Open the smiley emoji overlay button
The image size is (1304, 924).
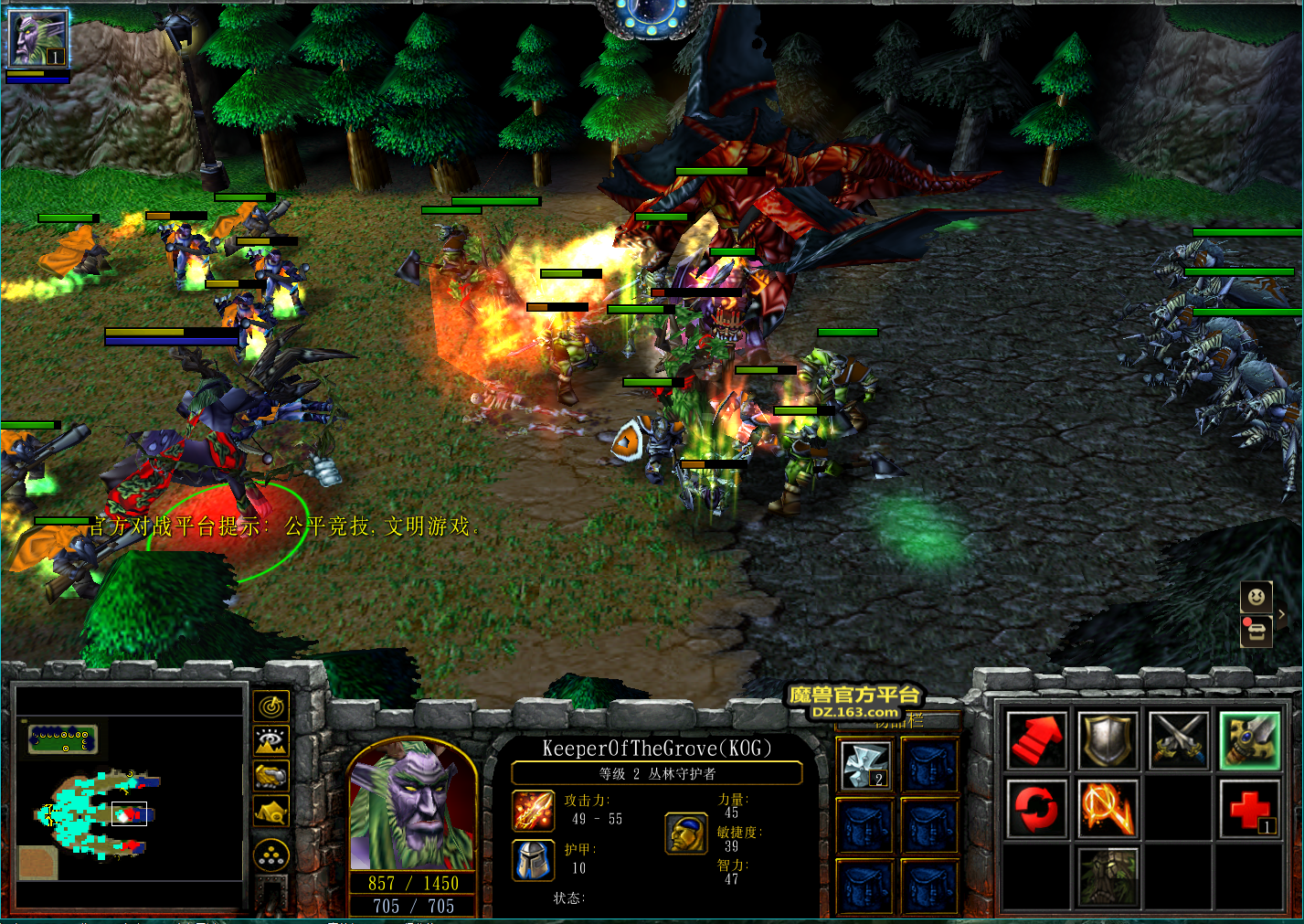[1256, 598]
